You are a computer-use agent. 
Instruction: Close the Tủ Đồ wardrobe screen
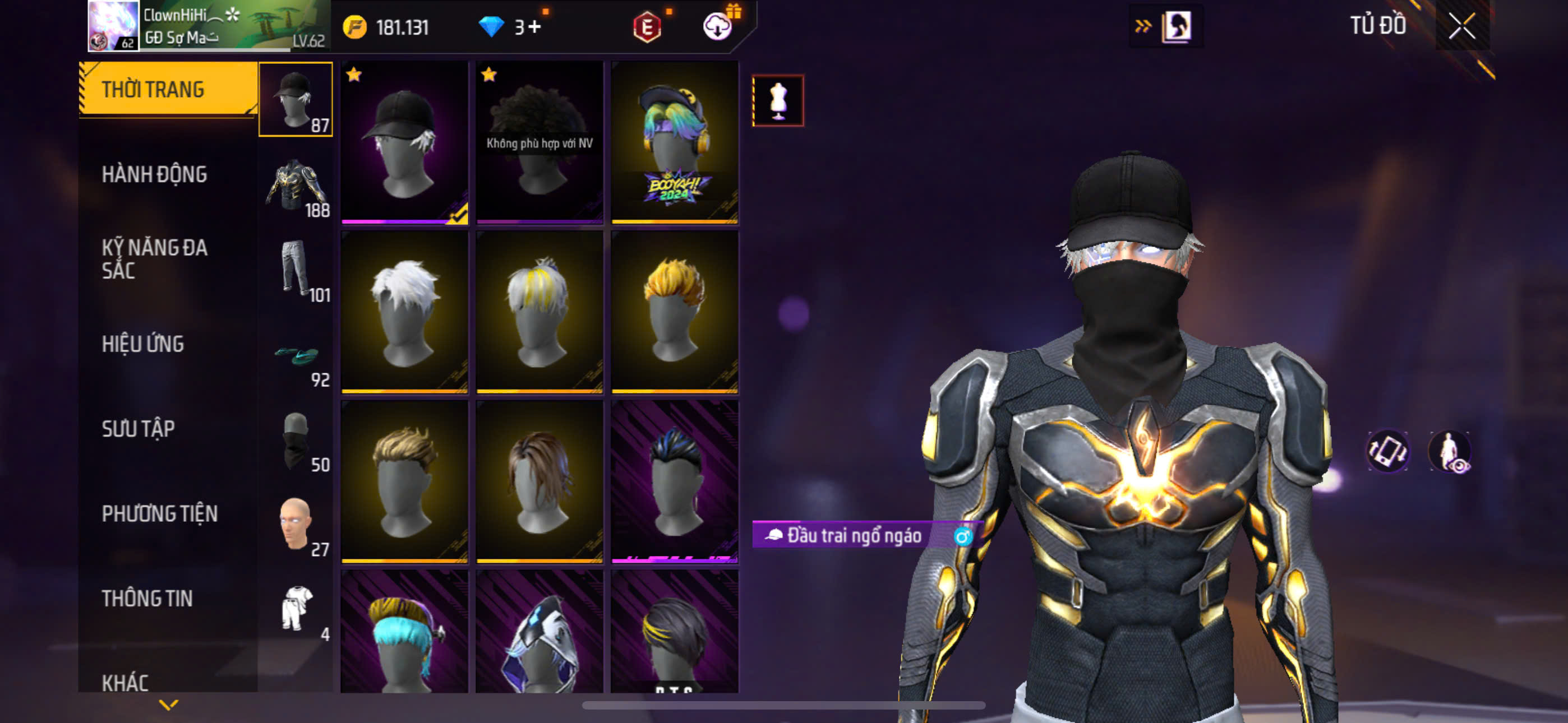(1461, 26)
